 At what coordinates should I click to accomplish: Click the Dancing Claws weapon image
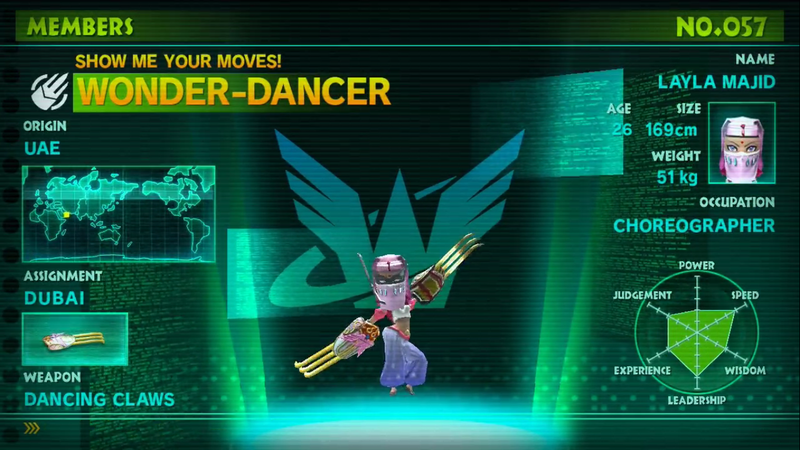pyautogui.click(x=75, y=339)
